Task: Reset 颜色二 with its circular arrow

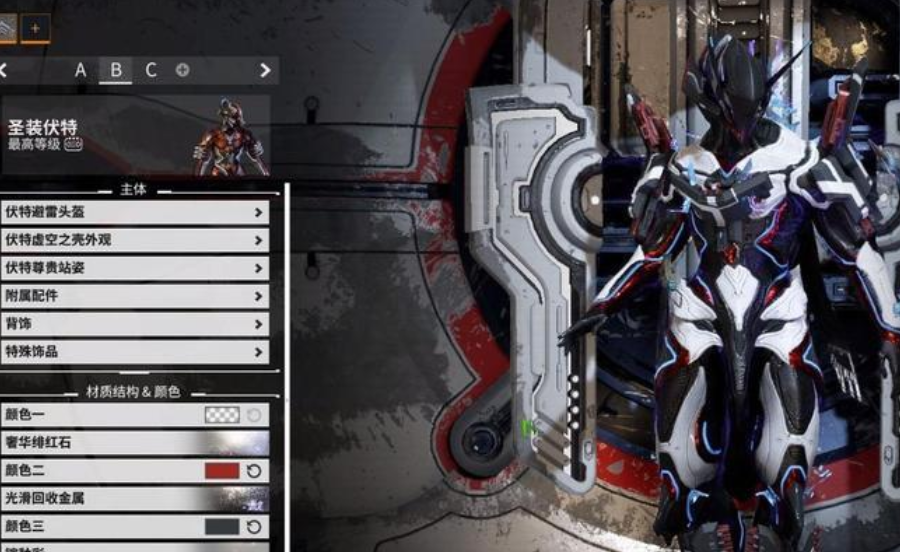Action: point(254,470)
